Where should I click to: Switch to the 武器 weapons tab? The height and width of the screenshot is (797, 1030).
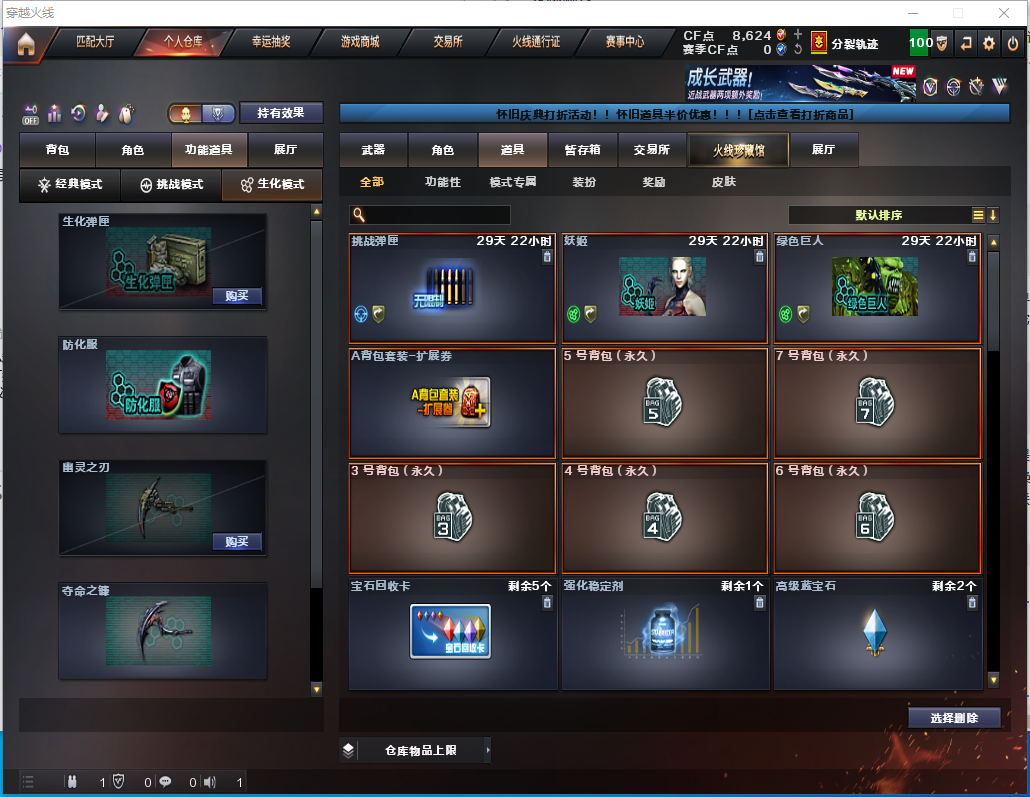click(x=373, y=150)
